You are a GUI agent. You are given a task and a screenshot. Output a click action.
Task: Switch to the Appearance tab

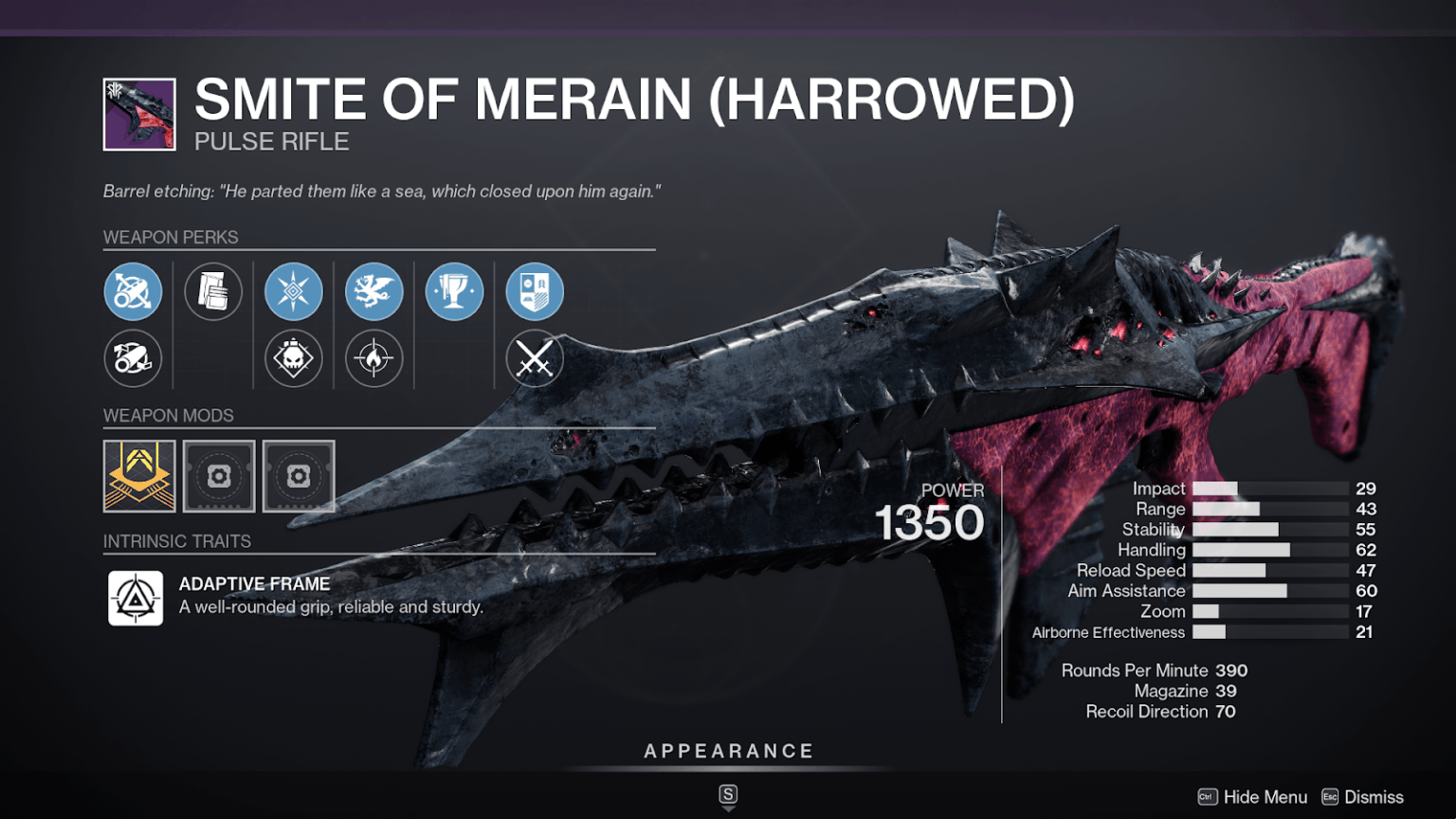click(x=728, y=750)
